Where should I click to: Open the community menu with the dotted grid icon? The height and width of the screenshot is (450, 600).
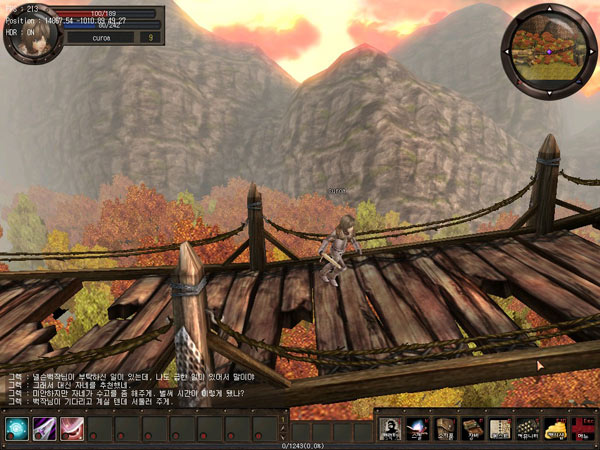coord(527,429)
